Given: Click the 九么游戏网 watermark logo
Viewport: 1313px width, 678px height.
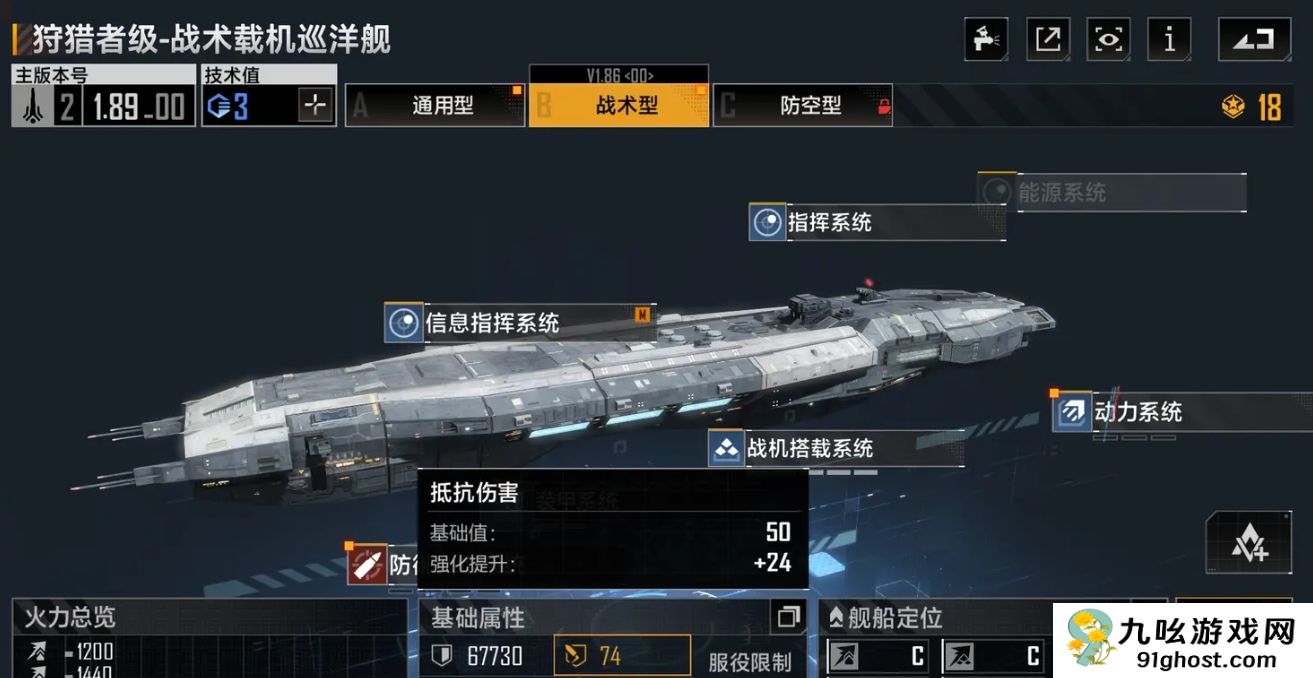Looking at the screenshot, I should [x=1182, y=640].
